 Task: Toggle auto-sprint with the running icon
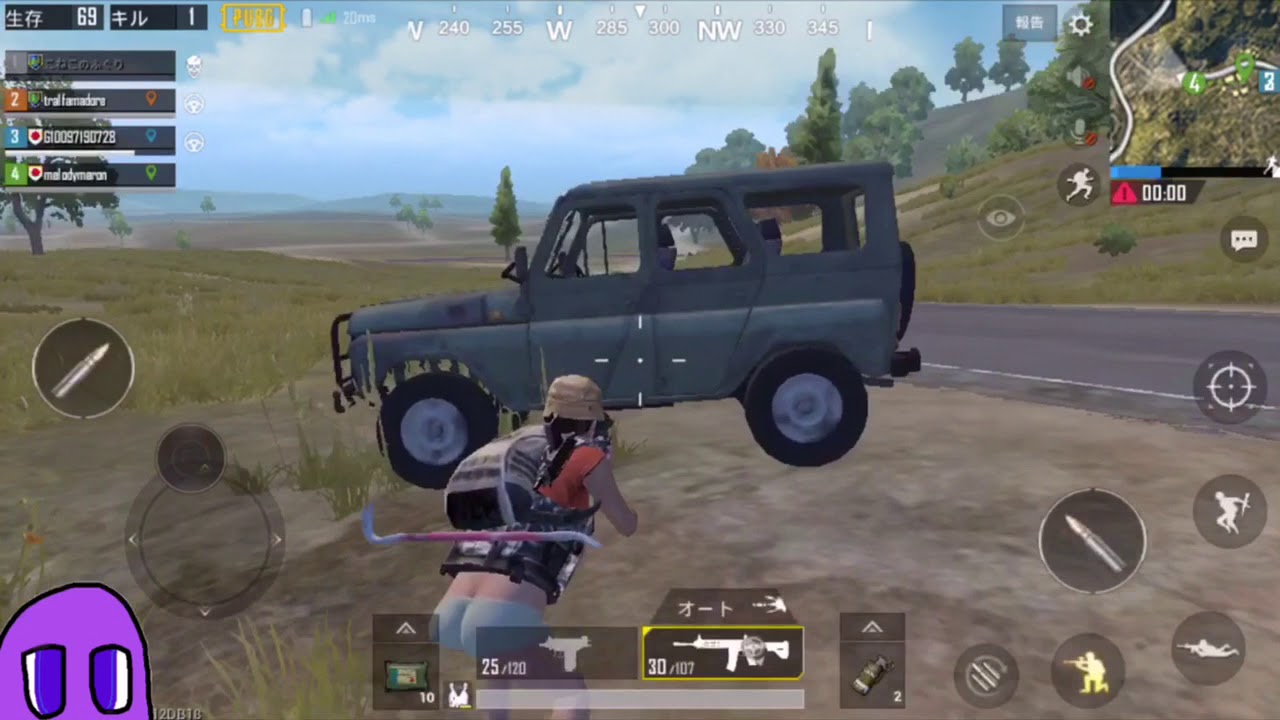click(1081, 186)
